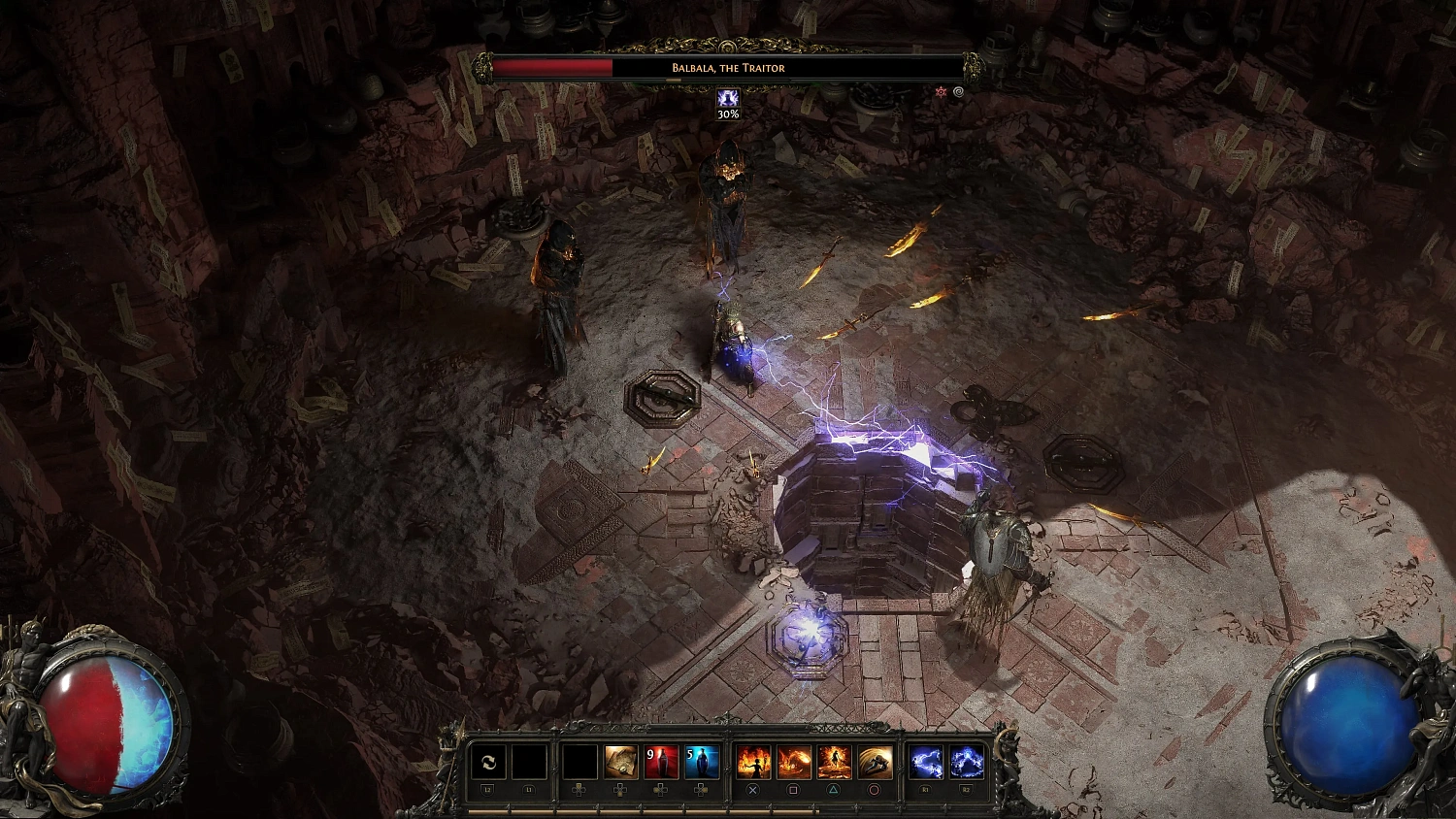The image size is (1456, 819).
Task: Use the blue mana flask with 5 charges
Action: (704, 761)
